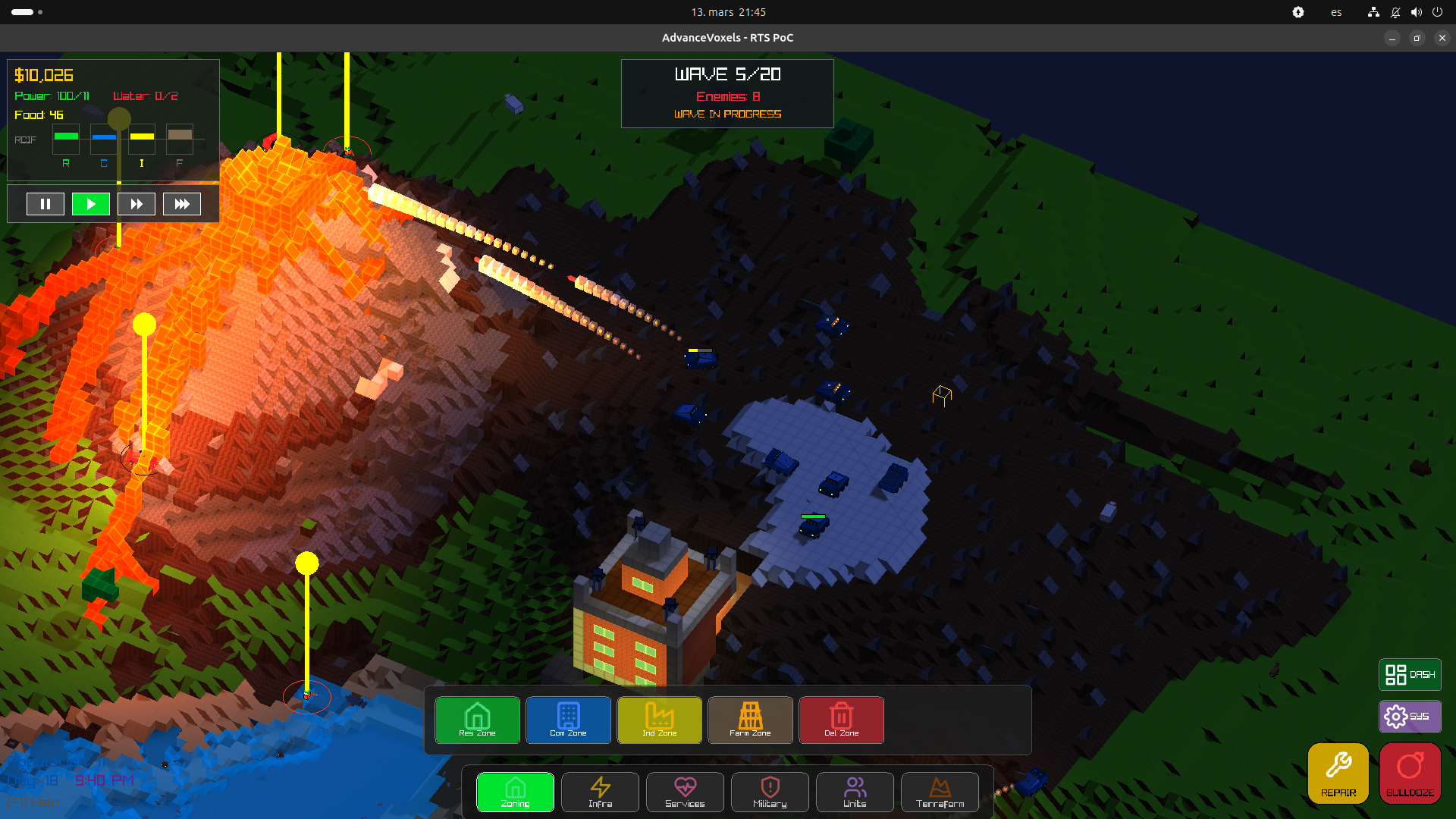Screen dimensions: 1456x819
Task: Open the Services category
Action: click(x=686, y=792)
